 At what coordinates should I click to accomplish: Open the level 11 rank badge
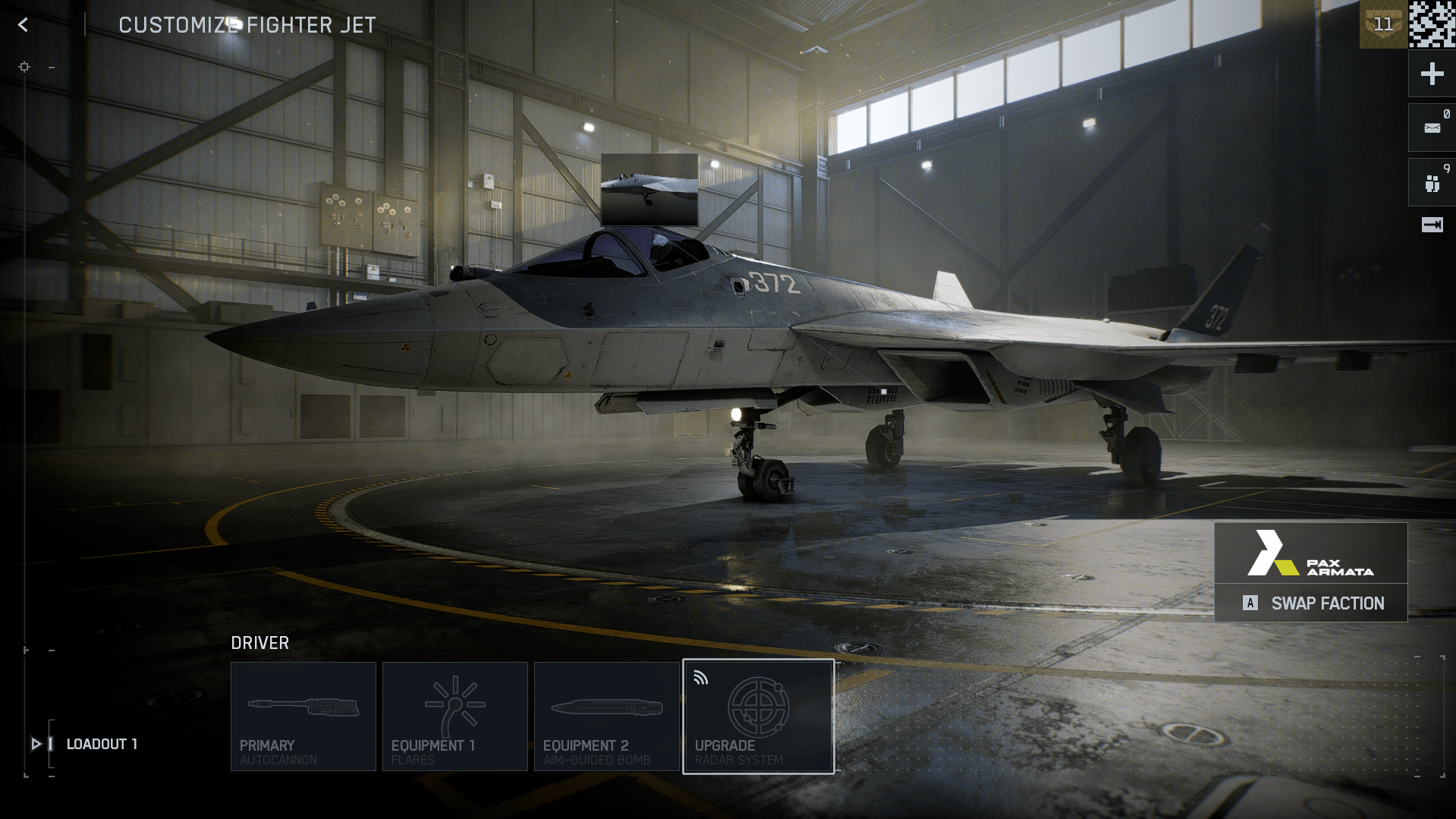coord(1382,25)
